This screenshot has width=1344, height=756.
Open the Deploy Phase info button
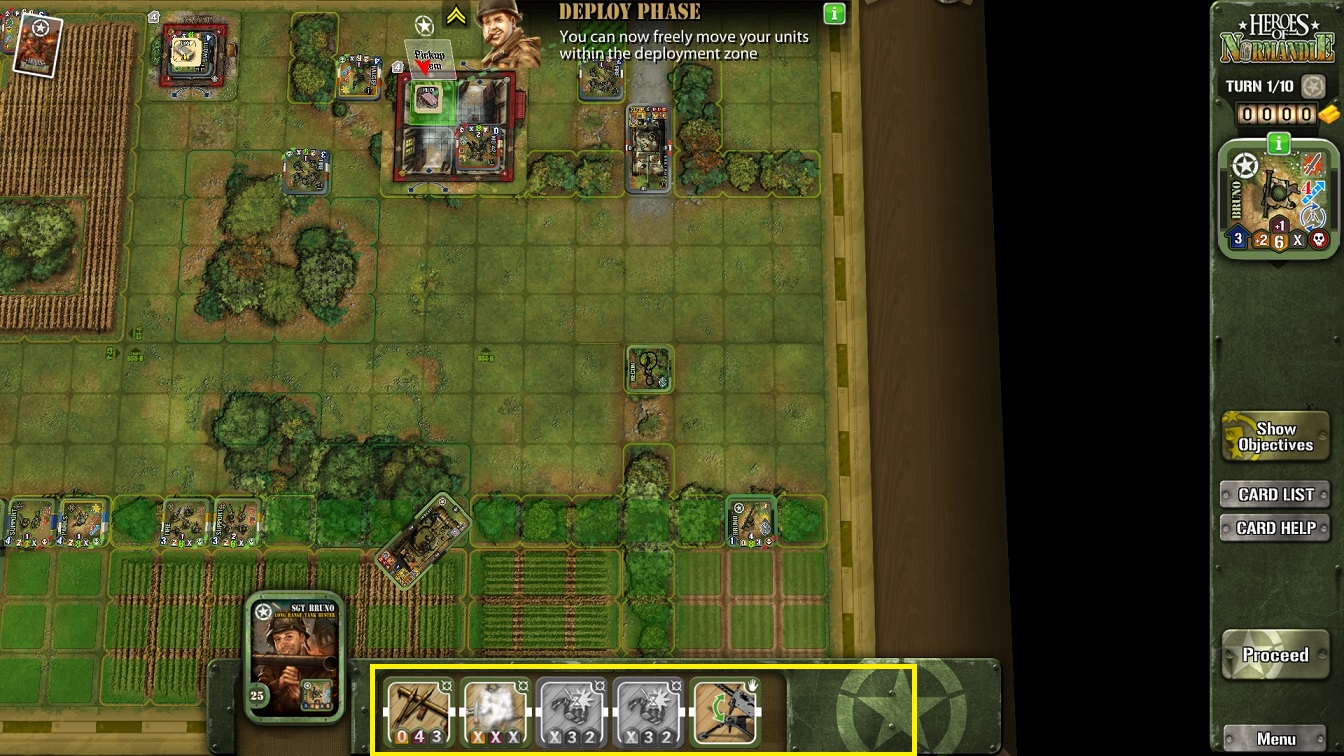click(834, 14)
